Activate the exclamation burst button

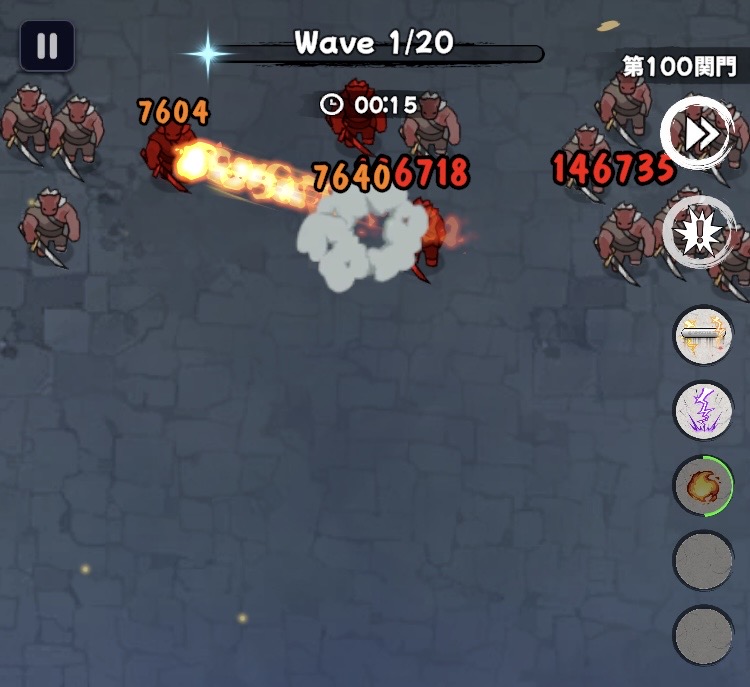point(698,232)
